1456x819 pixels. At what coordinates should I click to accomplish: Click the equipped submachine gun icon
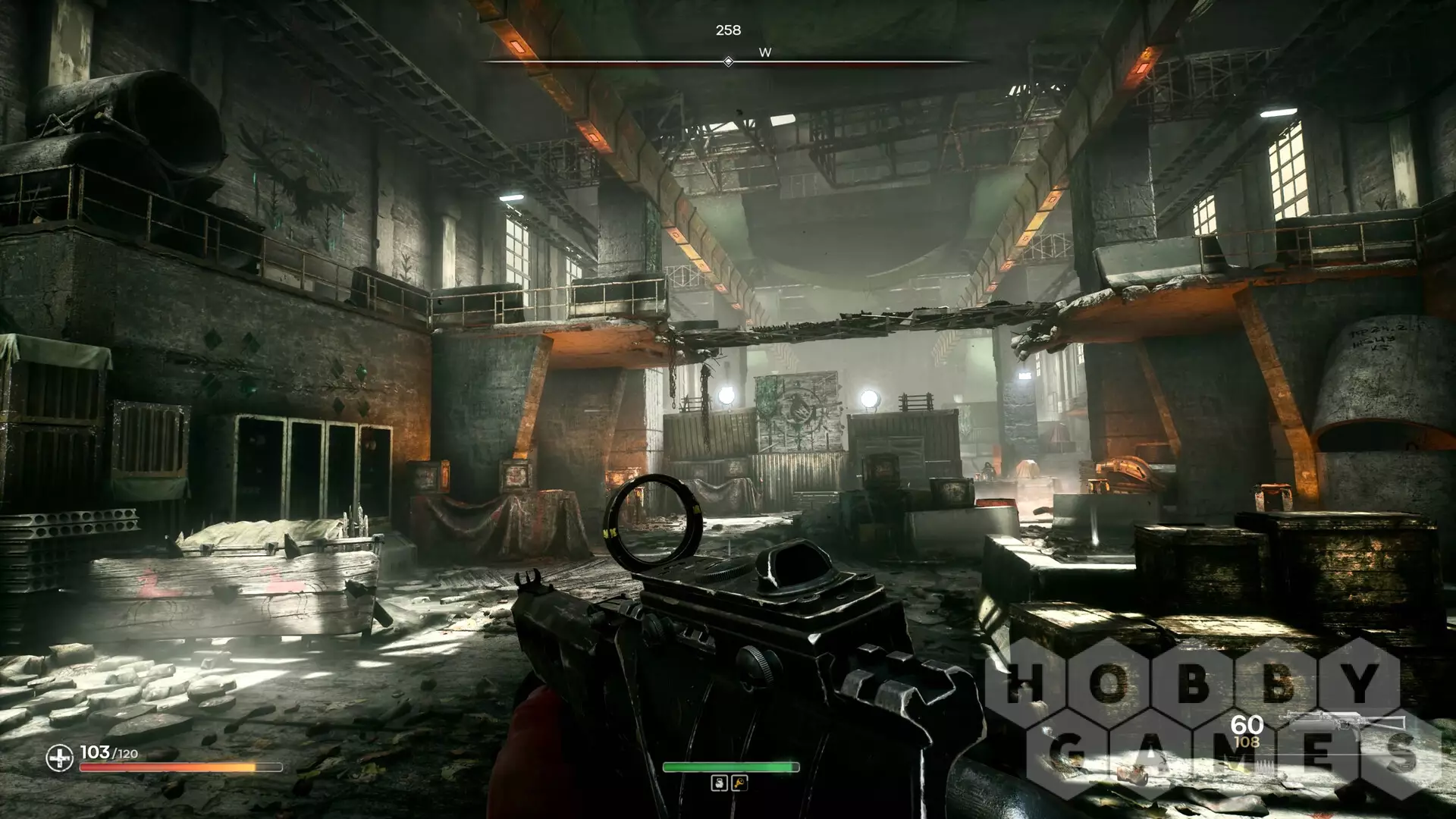tap(1341, 723)
